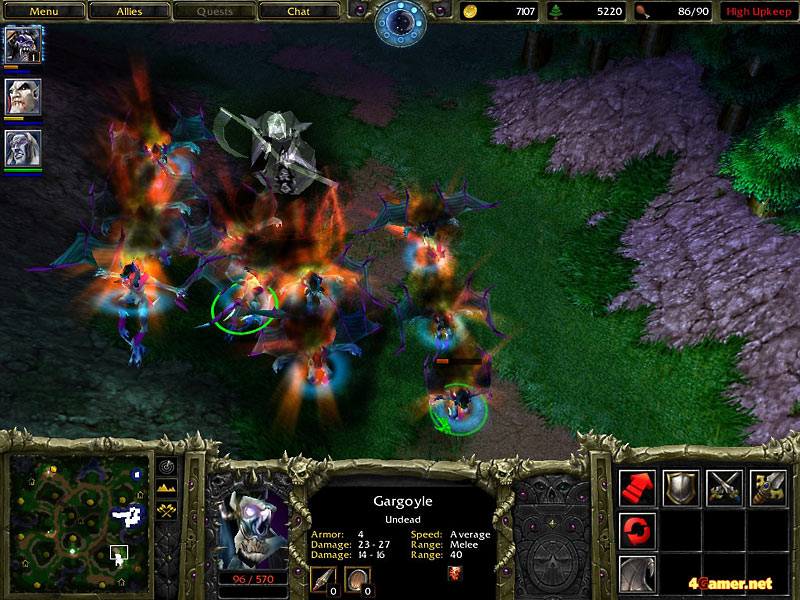This screenshot has height=600, width=800.
Task: Issue the Move command red arrow
Action: (x=637, y=487)
